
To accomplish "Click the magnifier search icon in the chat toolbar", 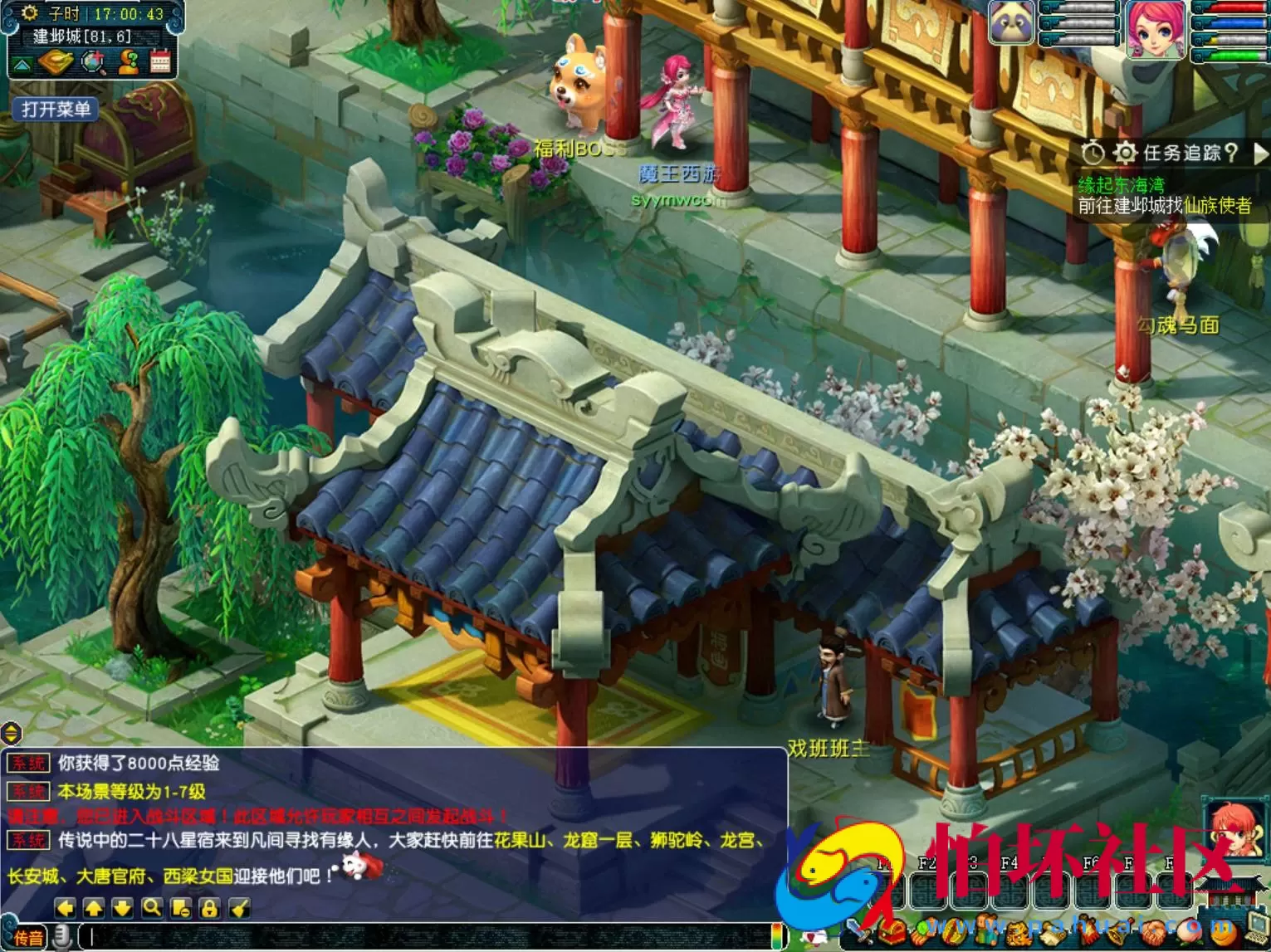I will [x=152, y=910].
